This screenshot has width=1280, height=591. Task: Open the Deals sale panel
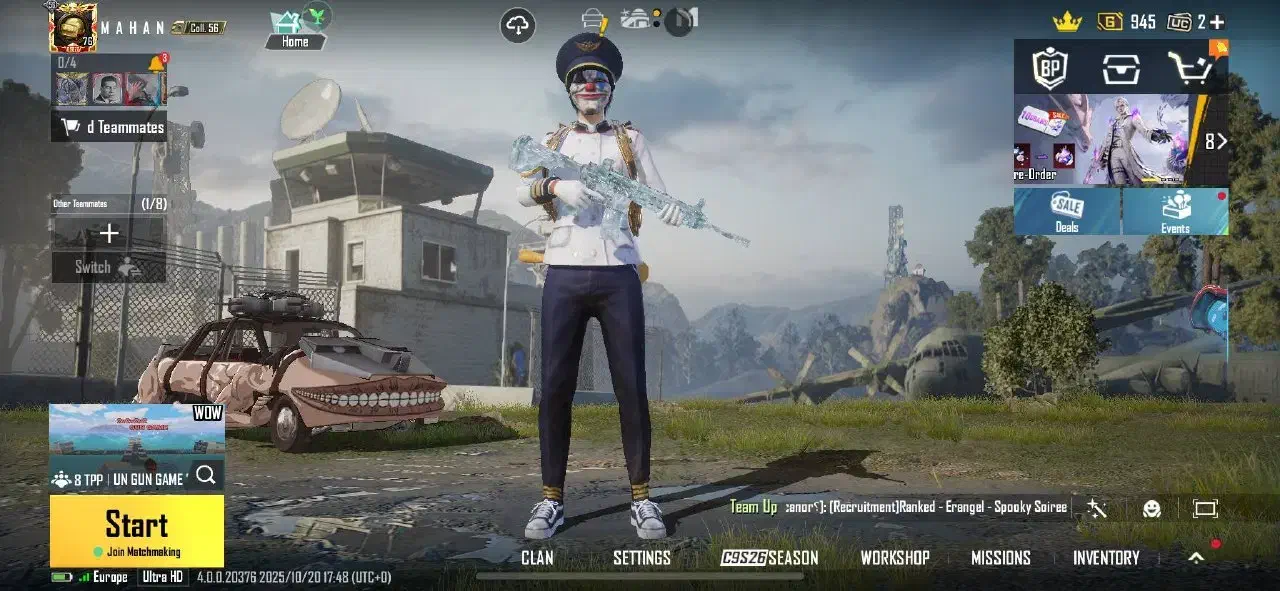point(1067,211)
